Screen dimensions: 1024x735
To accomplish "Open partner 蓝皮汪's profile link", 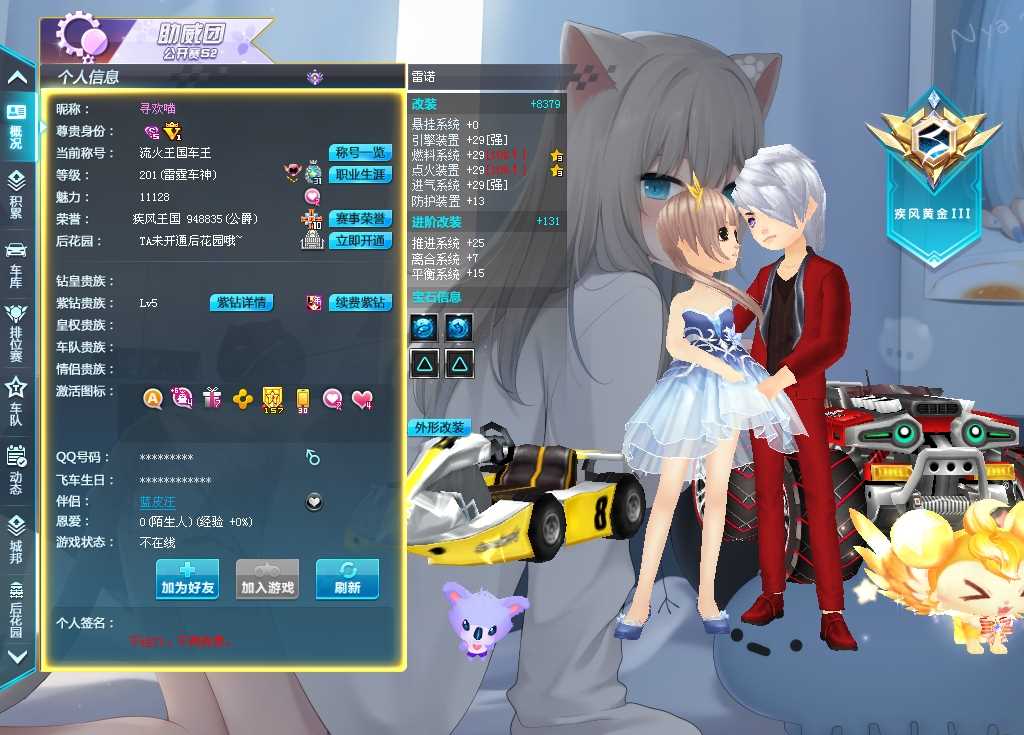I will tap(157, 501).
